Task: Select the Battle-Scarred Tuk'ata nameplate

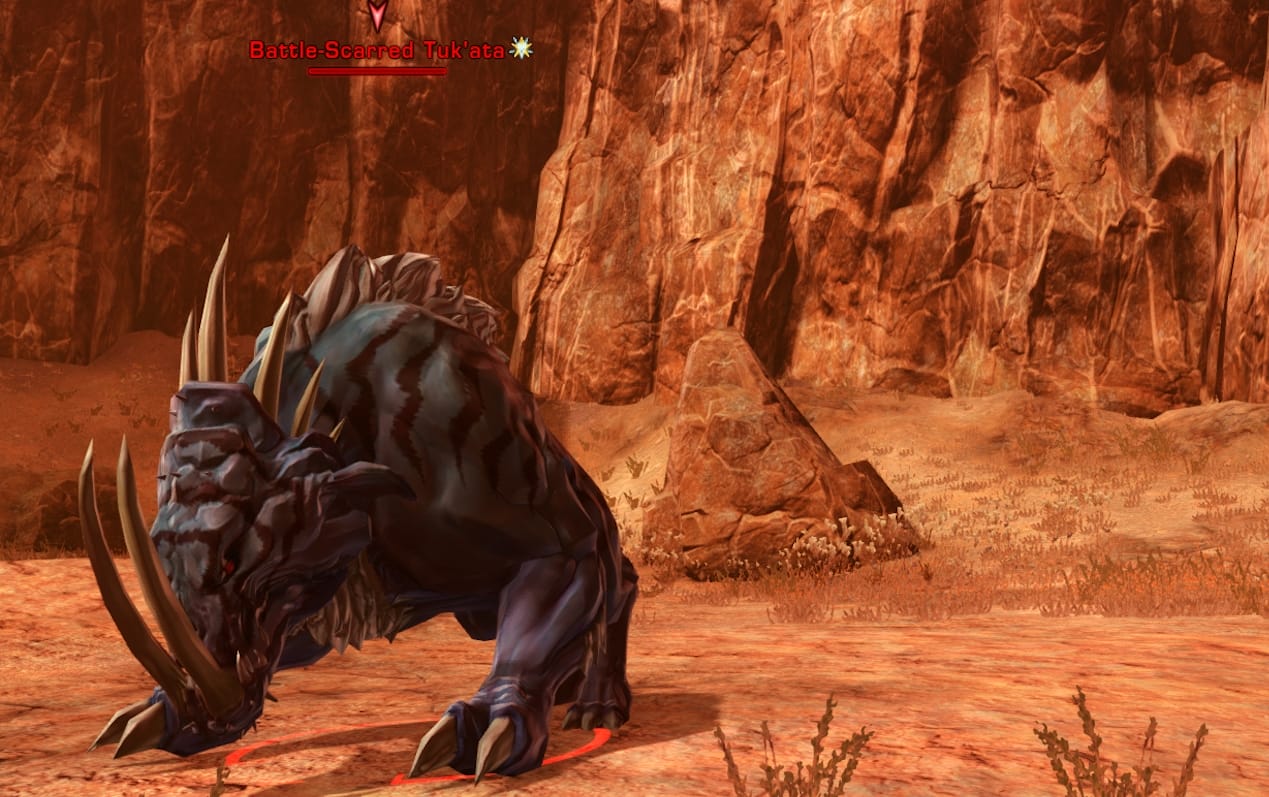Action: (378, 49)
